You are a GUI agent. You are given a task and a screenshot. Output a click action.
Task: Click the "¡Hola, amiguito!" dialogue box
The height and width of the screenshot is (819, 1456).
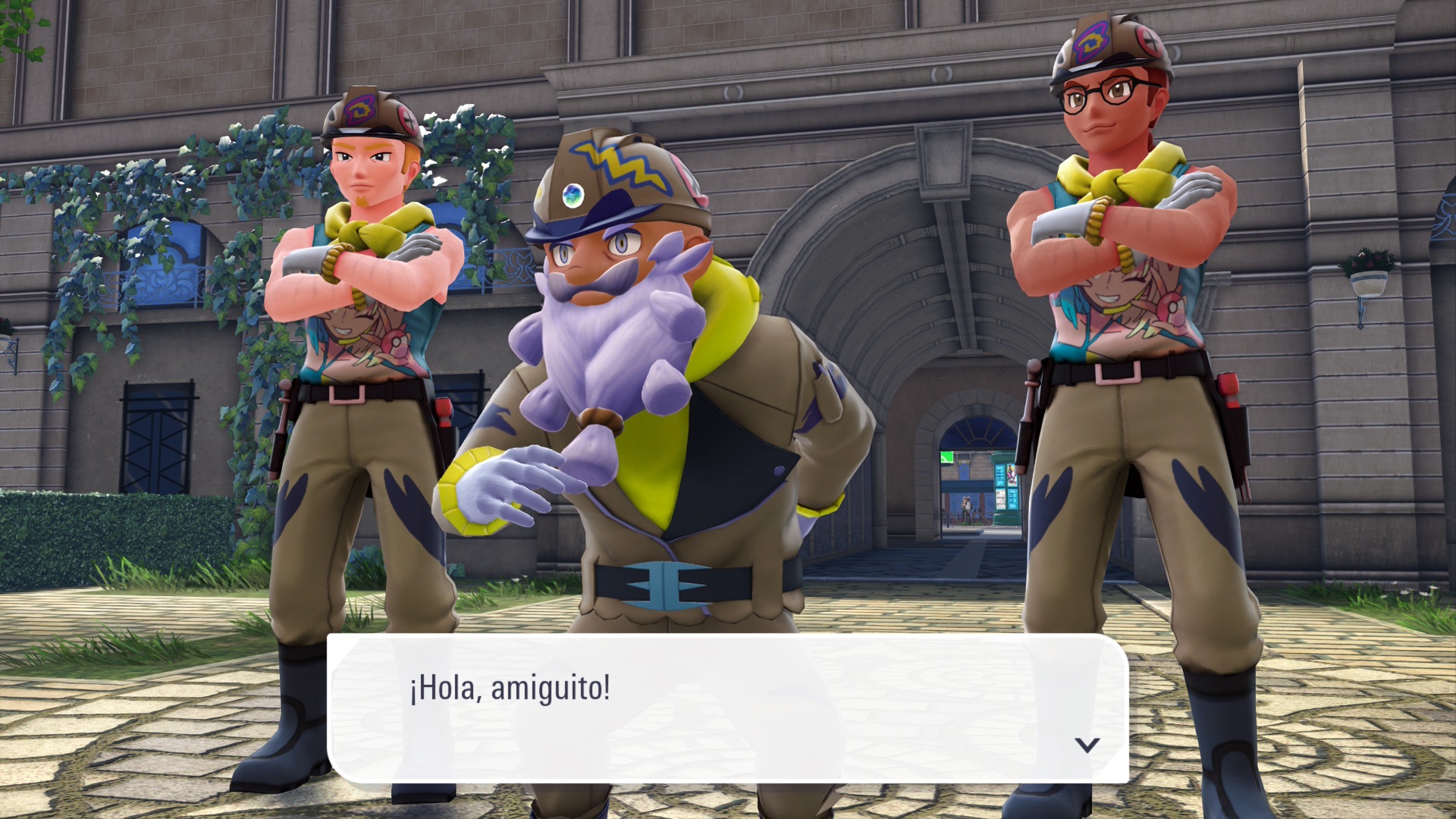point(726,708)
